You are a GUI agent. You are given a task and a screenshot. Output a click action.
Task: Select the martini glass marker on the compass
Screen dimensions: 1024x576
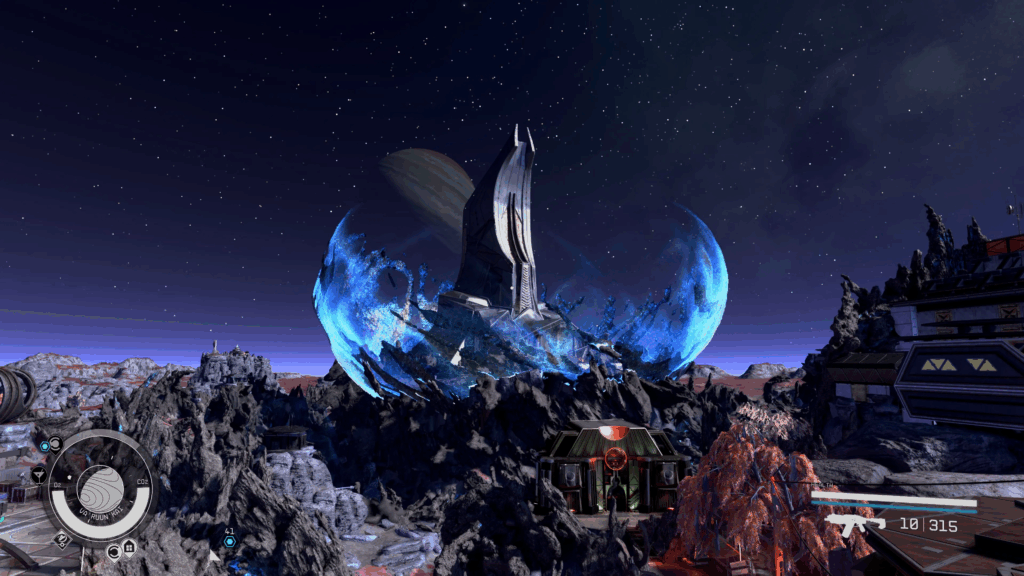(x=38, y=475)
